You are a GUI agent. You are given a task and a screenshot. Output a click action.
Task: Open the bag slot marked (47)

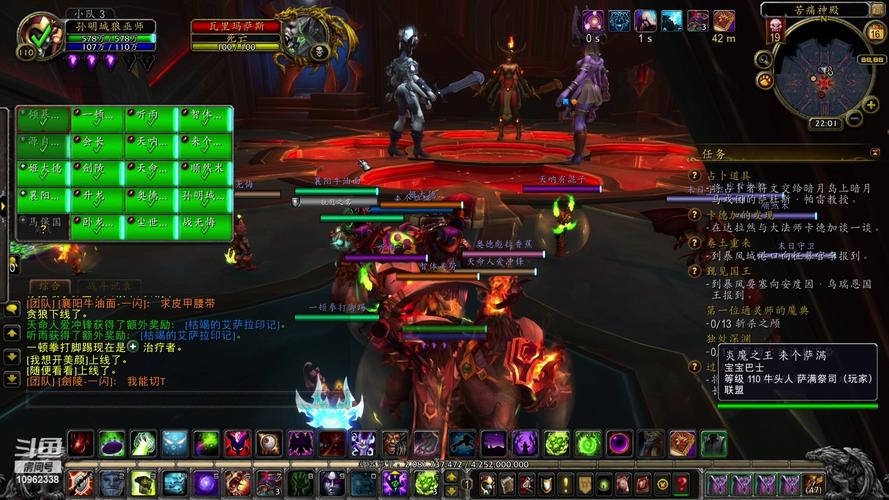816,484
